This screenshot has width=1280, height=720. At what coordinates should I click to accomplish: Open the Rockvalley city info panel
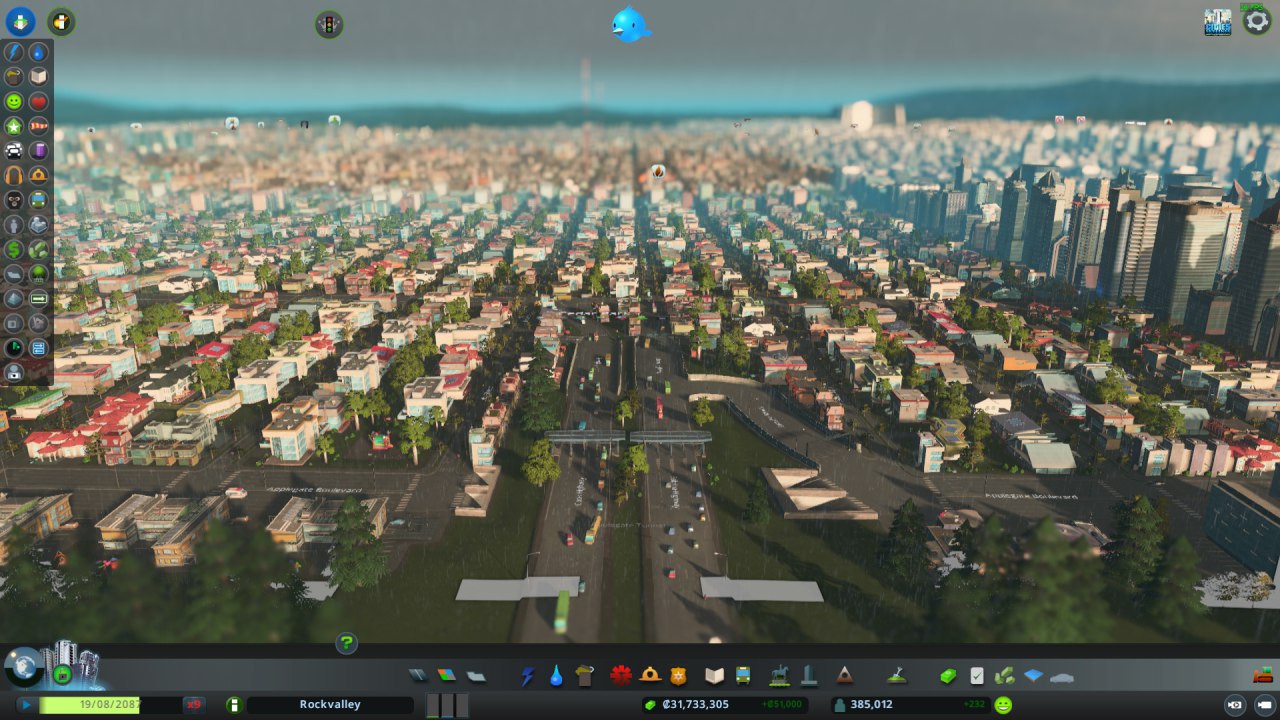click(x=330, y=705)
